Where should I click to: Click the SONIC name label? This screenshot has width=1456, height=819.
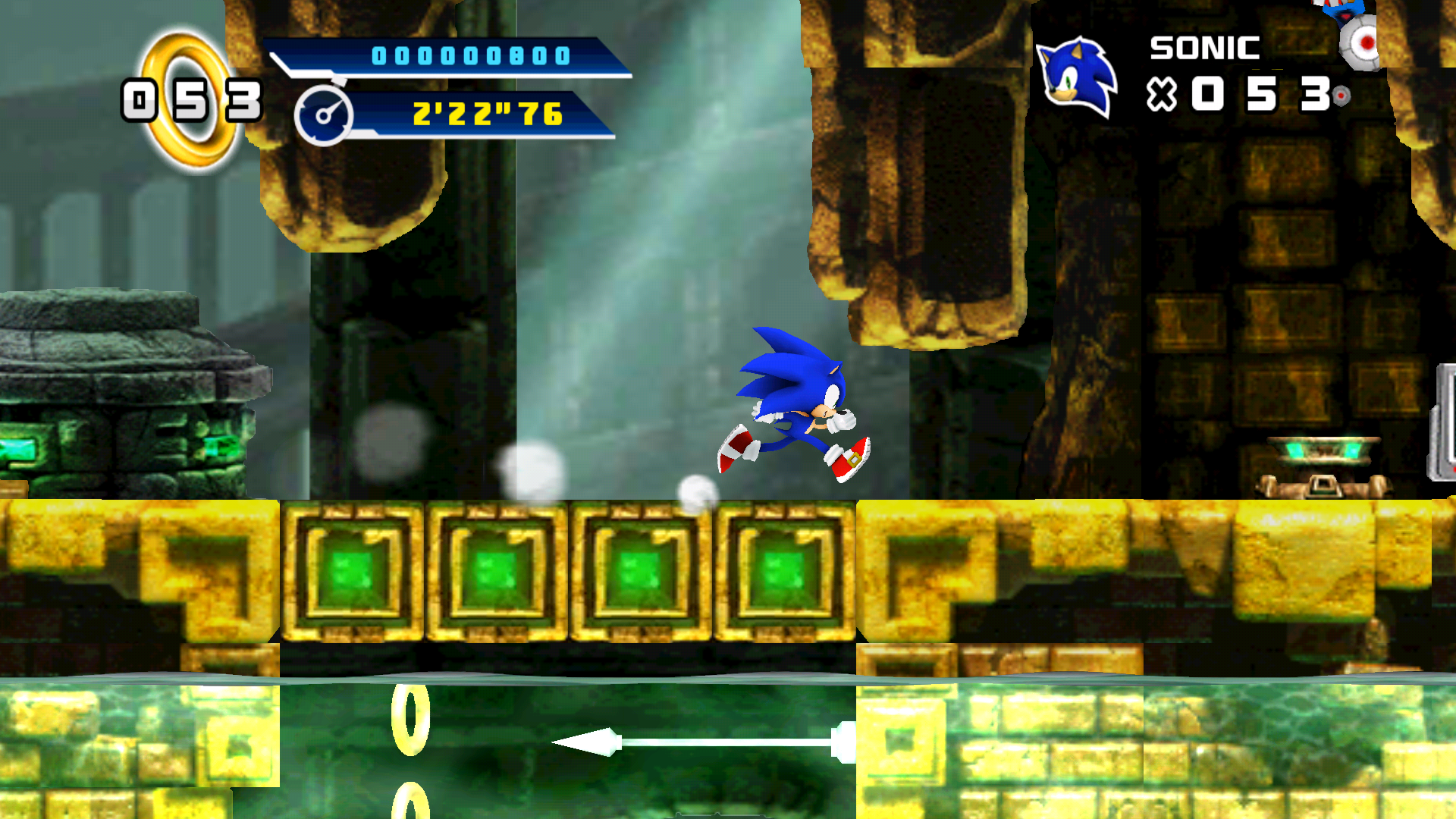click(x=1204, y=48)
